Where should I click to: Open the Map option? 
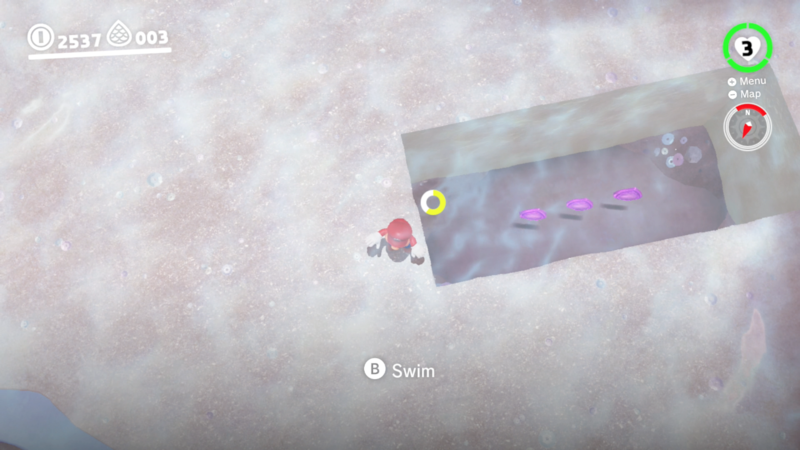(746, 95)
